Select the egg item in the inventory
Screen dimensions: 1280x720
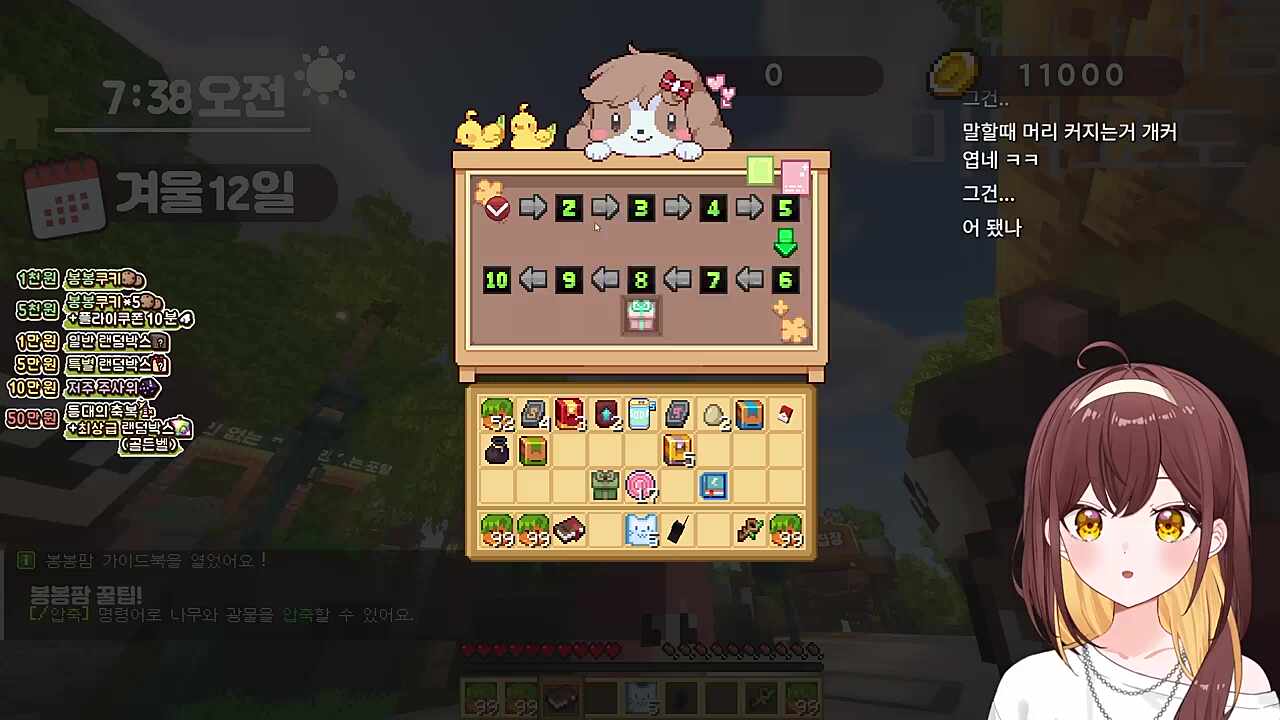(x=715, y=415)
